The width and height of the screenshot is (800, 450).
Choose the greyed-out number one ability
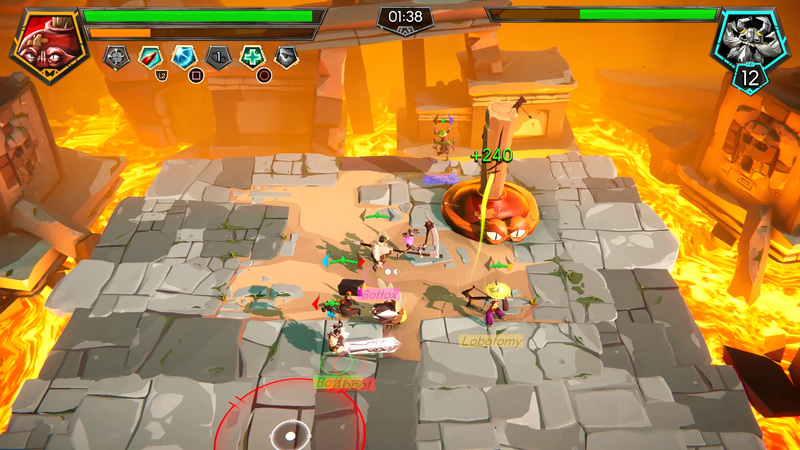218,57
